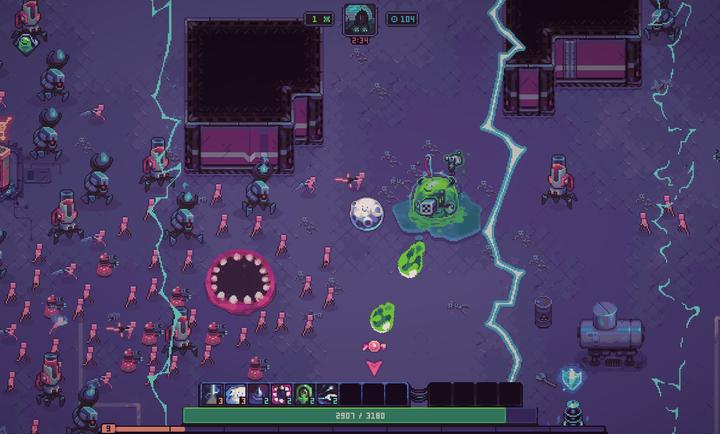
Task: Select the white dash streak ability slot
Action: pos(328,394)
